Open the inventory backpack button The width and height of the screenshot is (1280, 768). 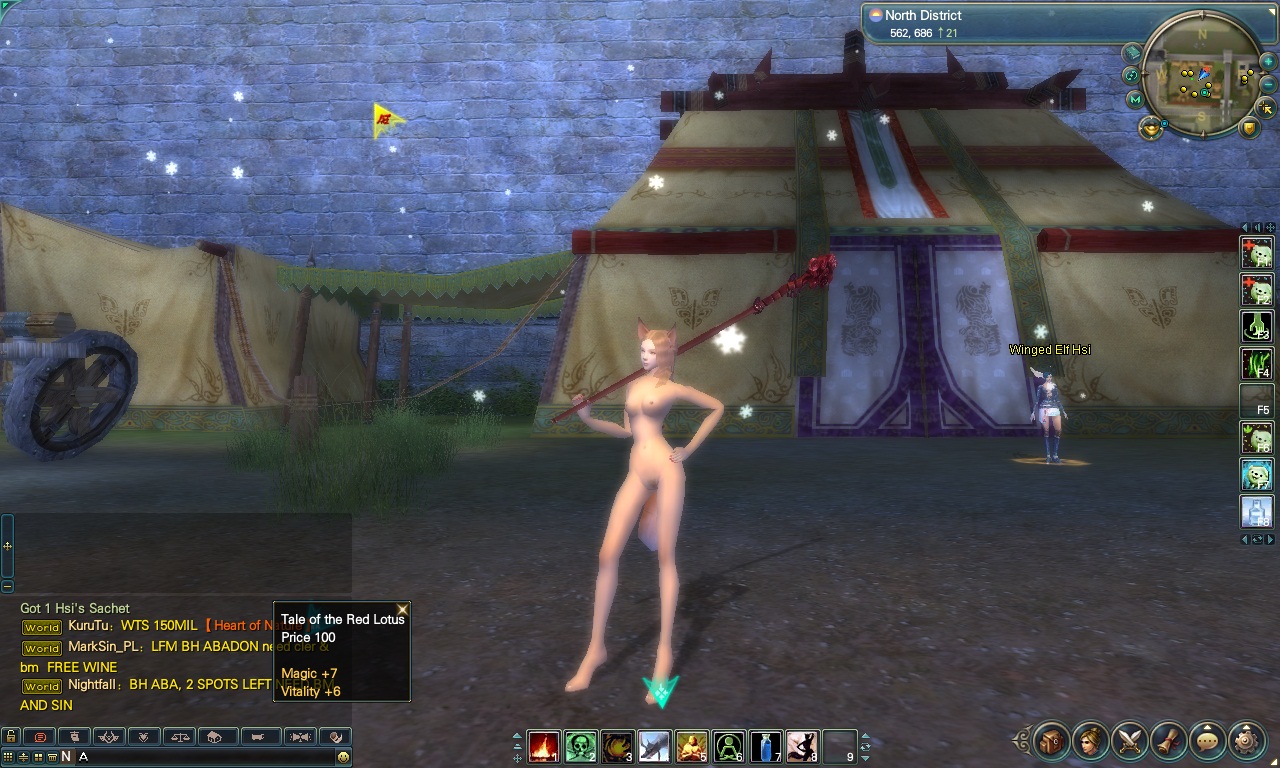pyautogui.click(x=1053, y=741)
